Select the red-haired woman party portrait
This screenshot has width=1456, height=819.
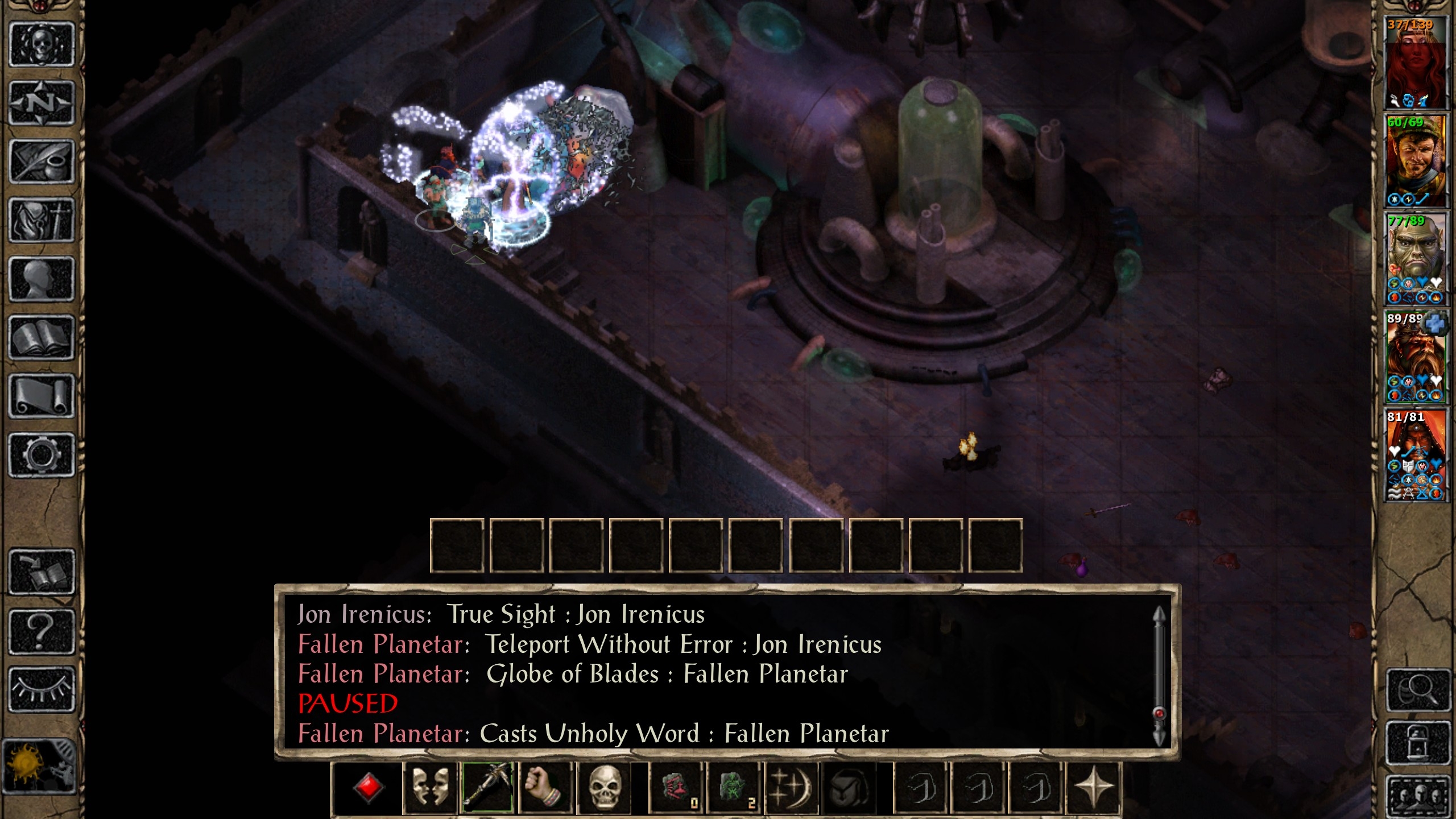[1414, 63]
